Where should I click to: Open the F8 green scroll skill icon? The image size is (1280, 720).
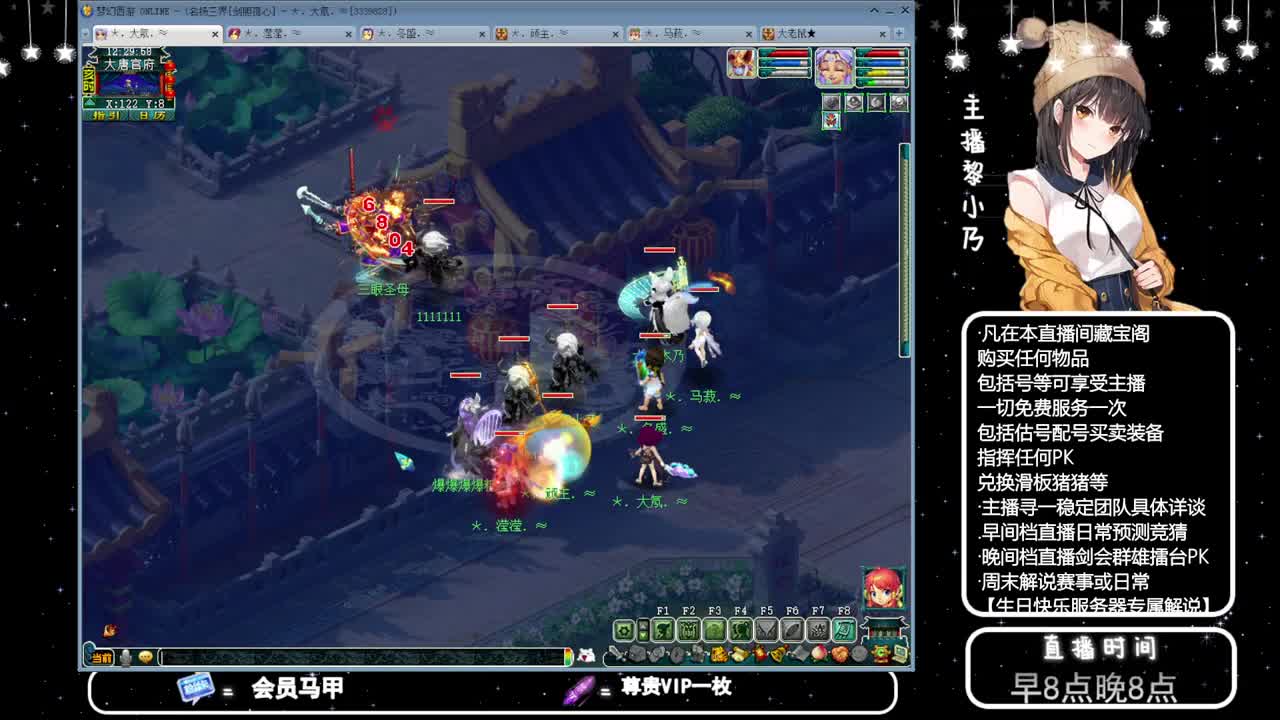pos(843,630)
